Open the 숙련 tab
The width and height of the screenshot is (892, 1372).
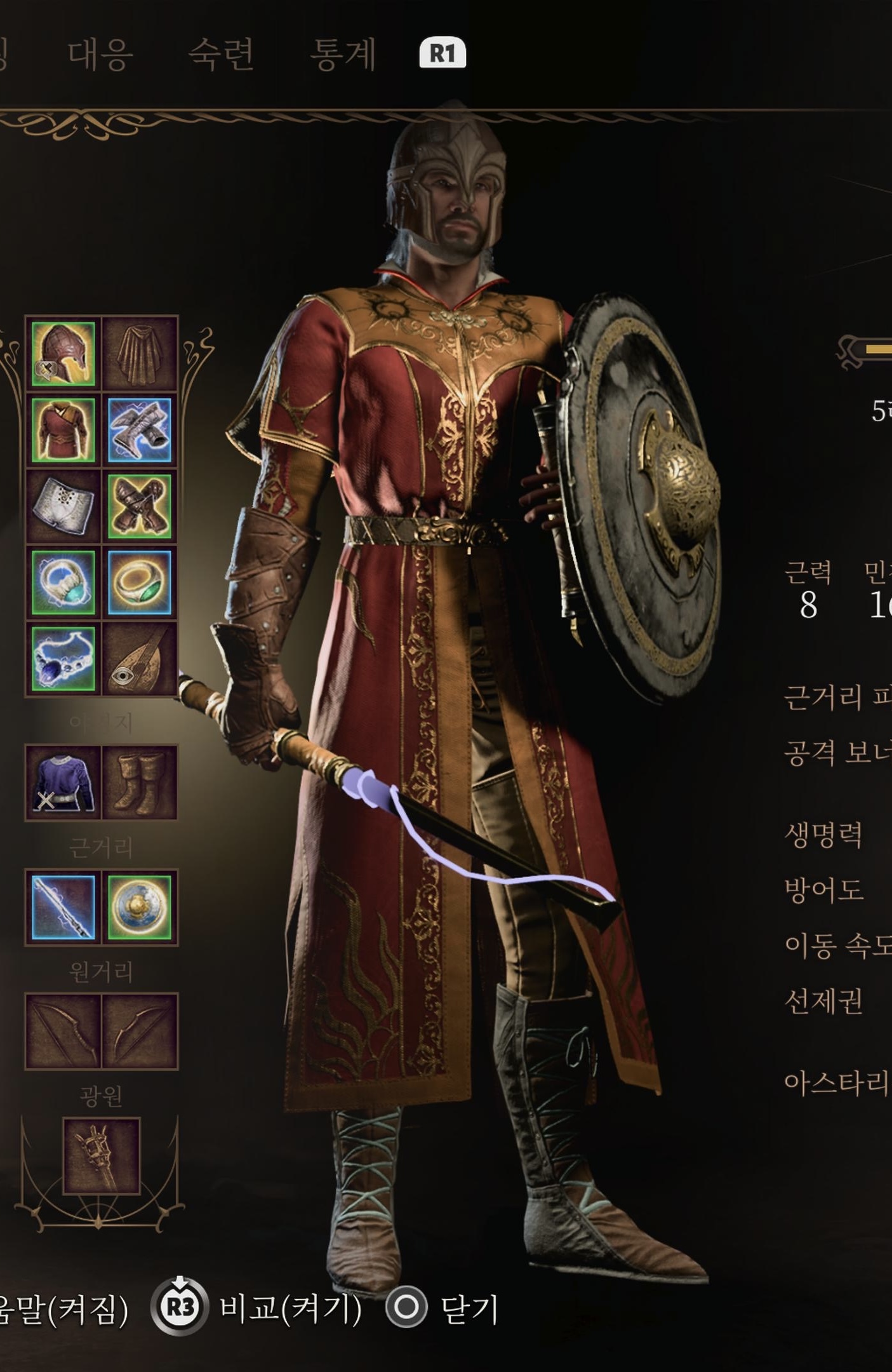coord(221,53)
